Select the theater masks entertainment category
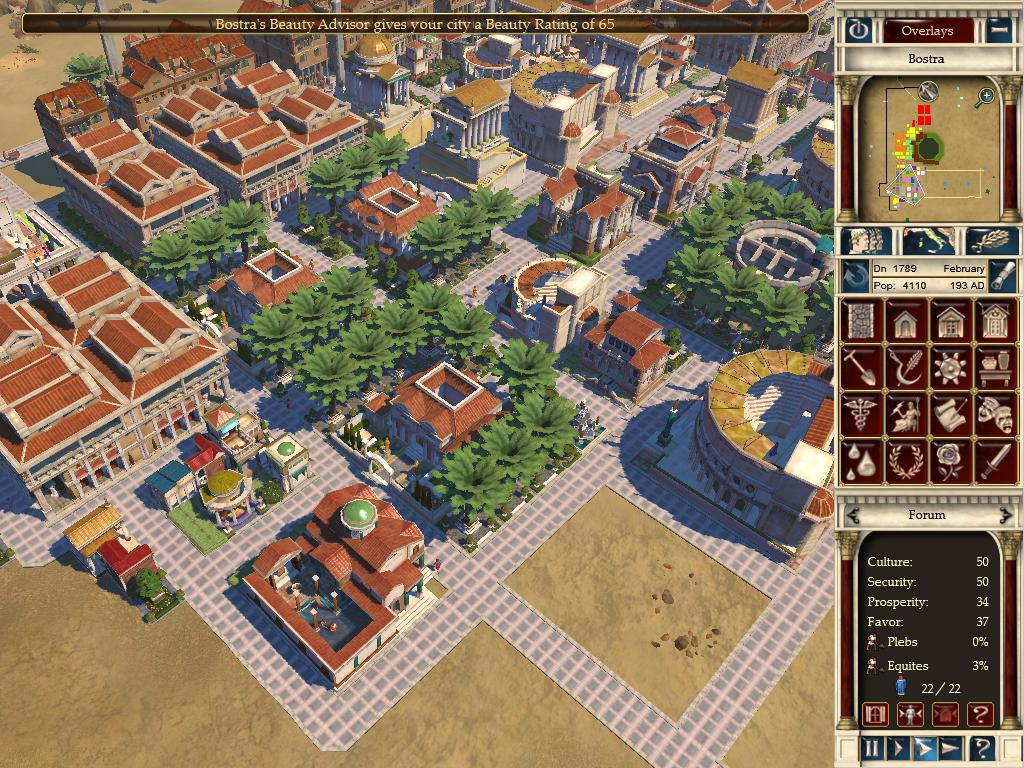Image resolution: width=1024 pixels, height=768 pixels. (995, 414)
